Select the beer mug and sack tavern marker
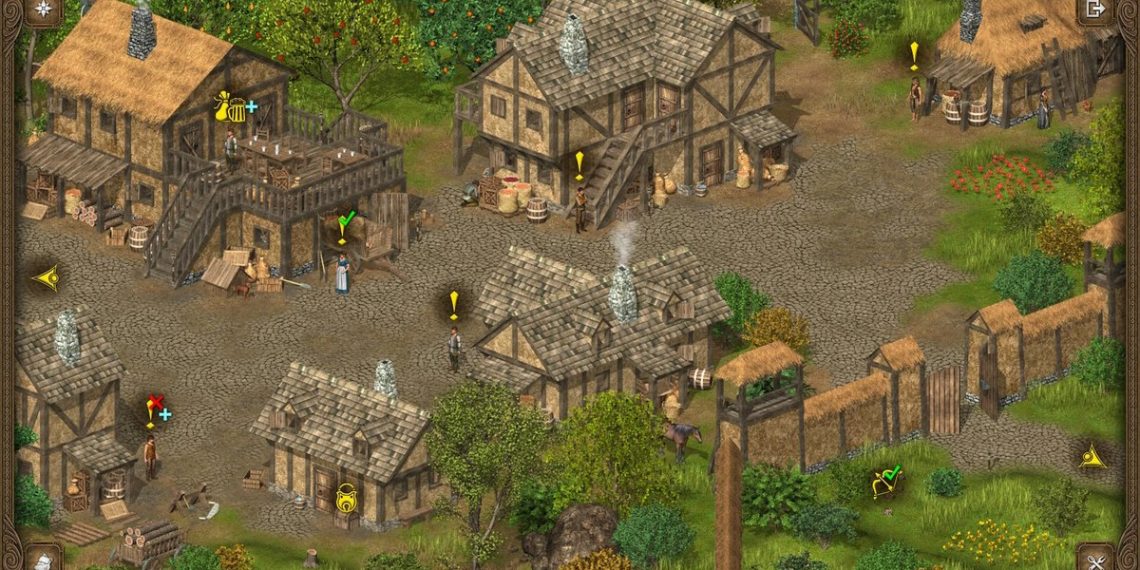Viewport: 1140px width, 570px height. (x=233, y=106)
